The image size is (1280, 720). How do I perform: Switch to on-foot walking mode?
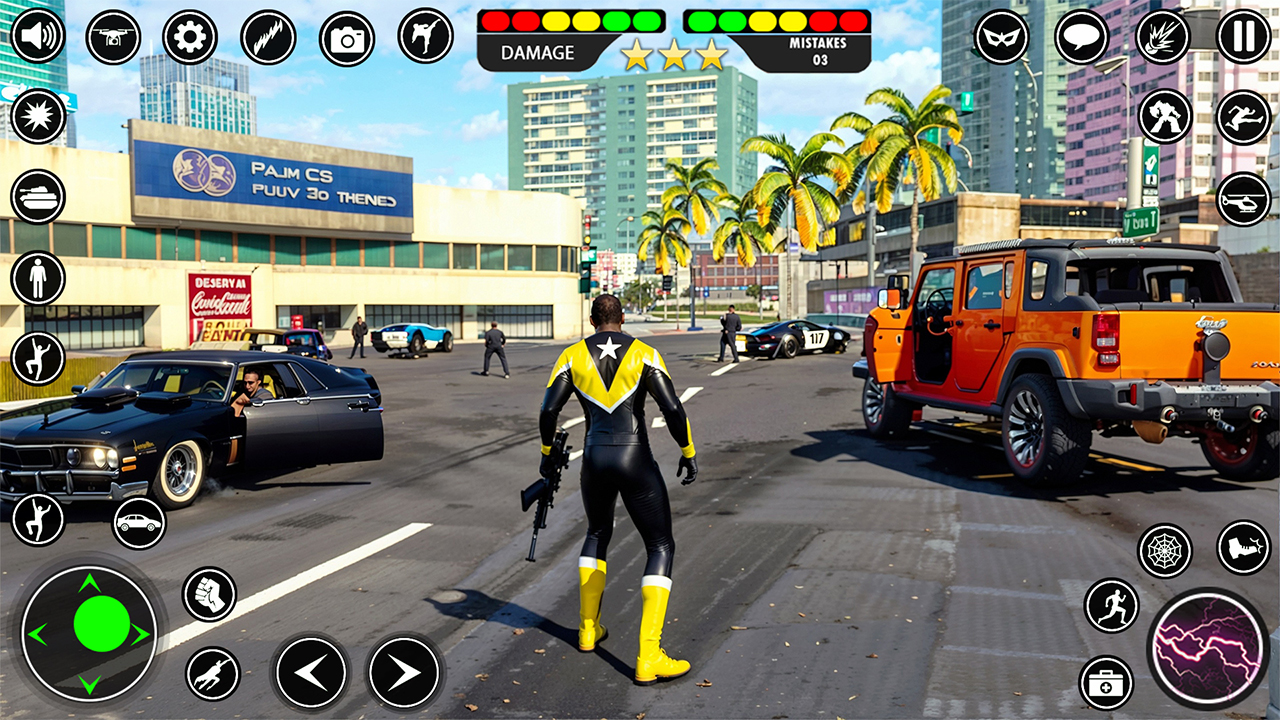pyautogui.click(x=37, y=276)
